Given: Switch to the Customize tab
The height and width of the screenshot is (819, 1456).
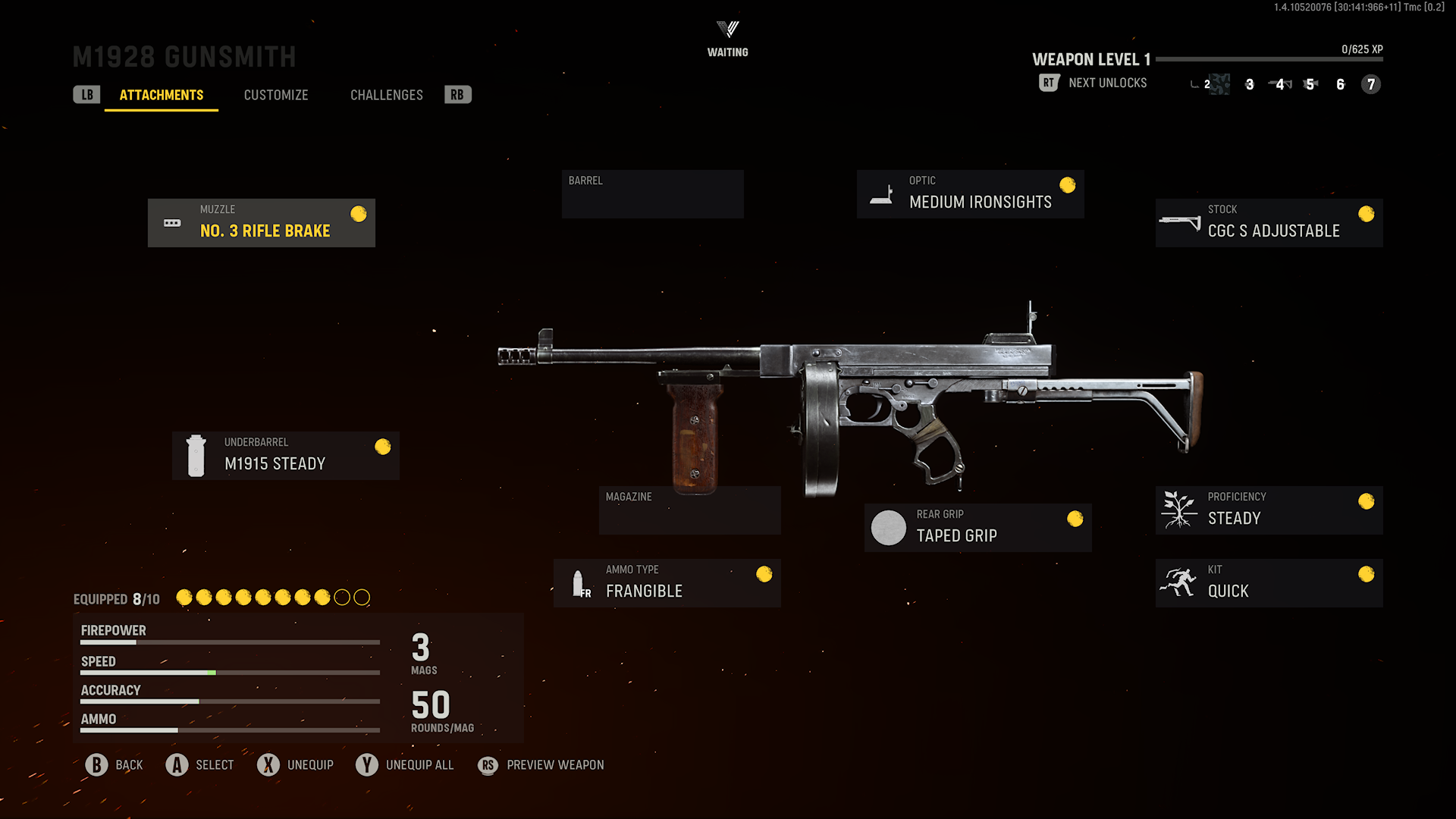Looking at the screenshot, I should coord(275,94).
